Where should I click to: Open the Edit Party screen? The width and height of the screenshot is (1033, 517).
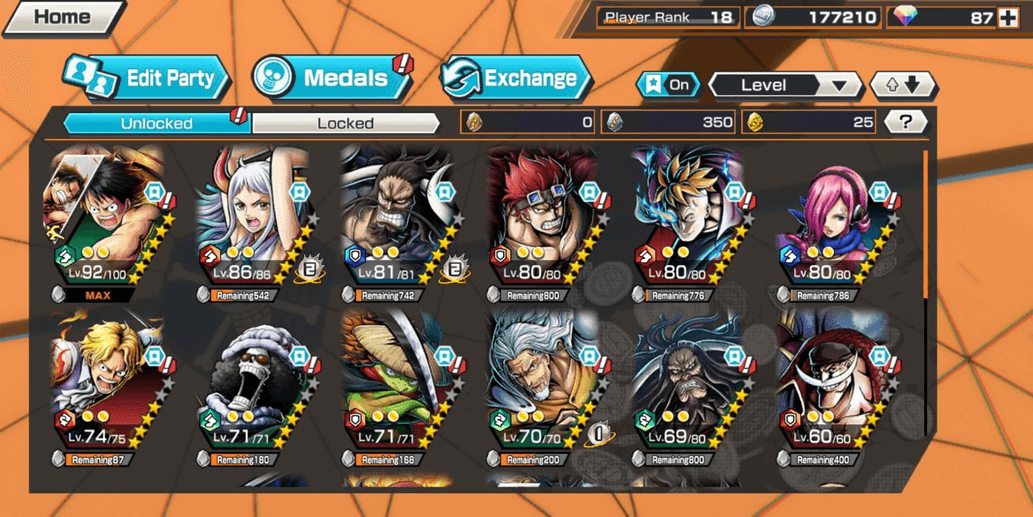[148, 78]
